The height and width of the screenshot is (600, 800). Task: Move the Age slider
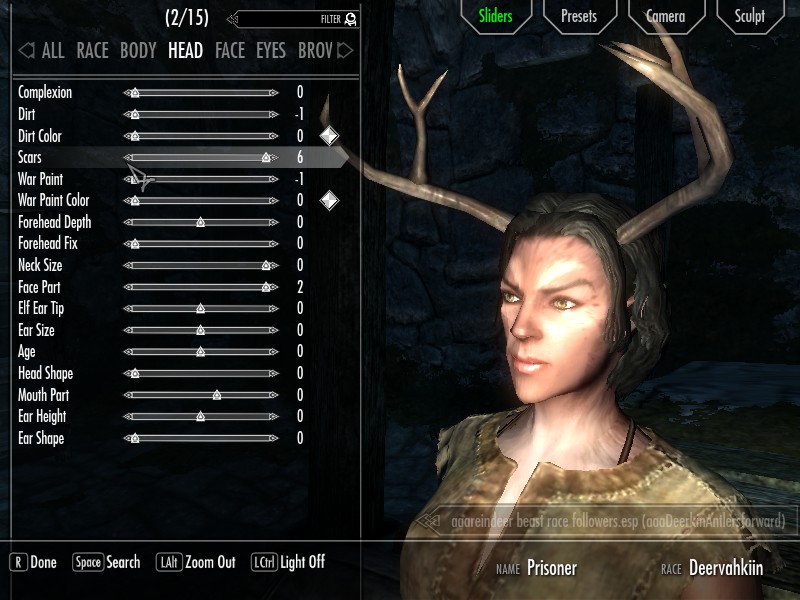tap(200, 352)
